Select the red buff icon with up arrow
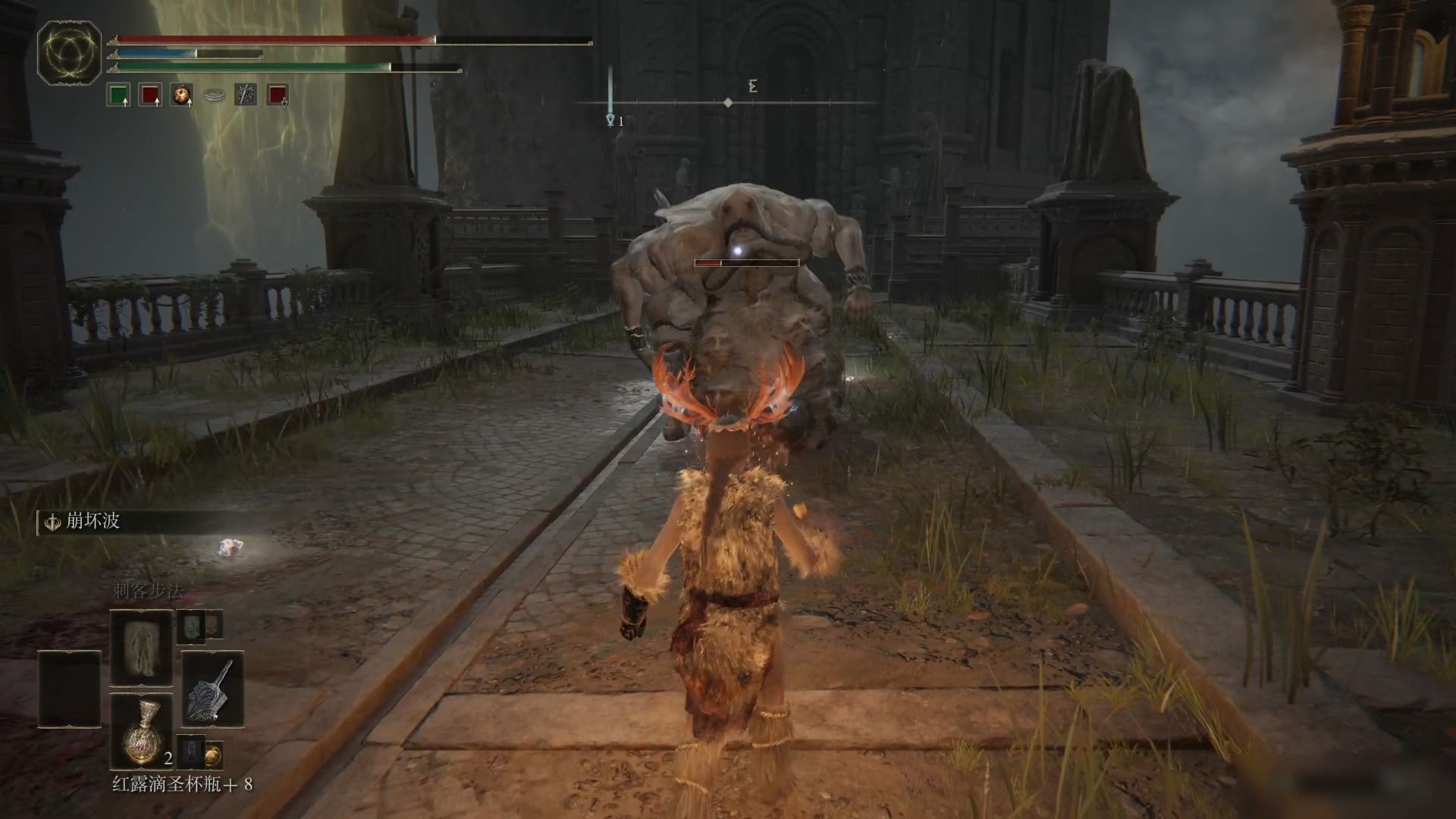1456x819 pixels. [149, 95]
